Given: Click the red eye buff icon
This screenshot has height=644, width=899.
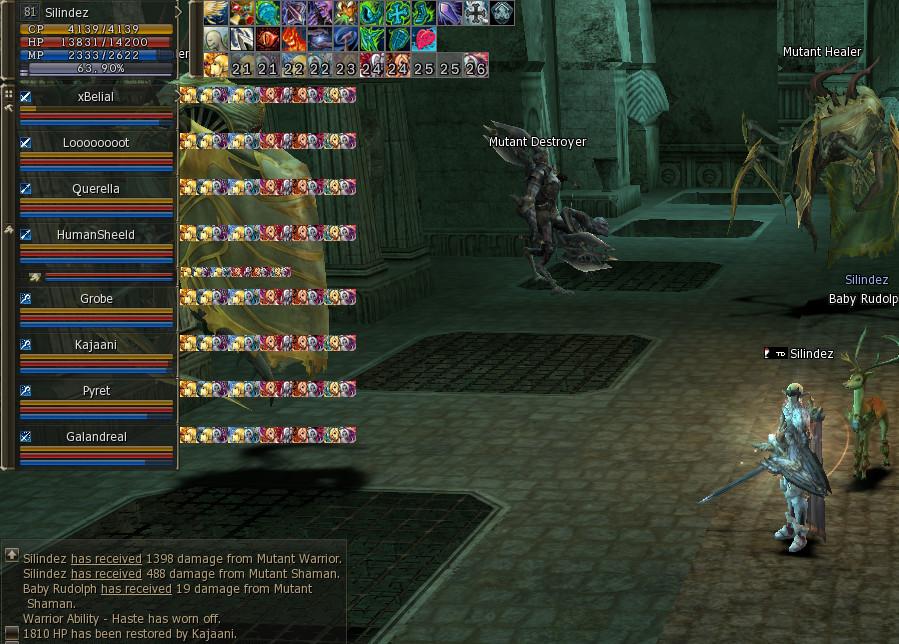Looking at the screenshot, I should pos(268,39).
